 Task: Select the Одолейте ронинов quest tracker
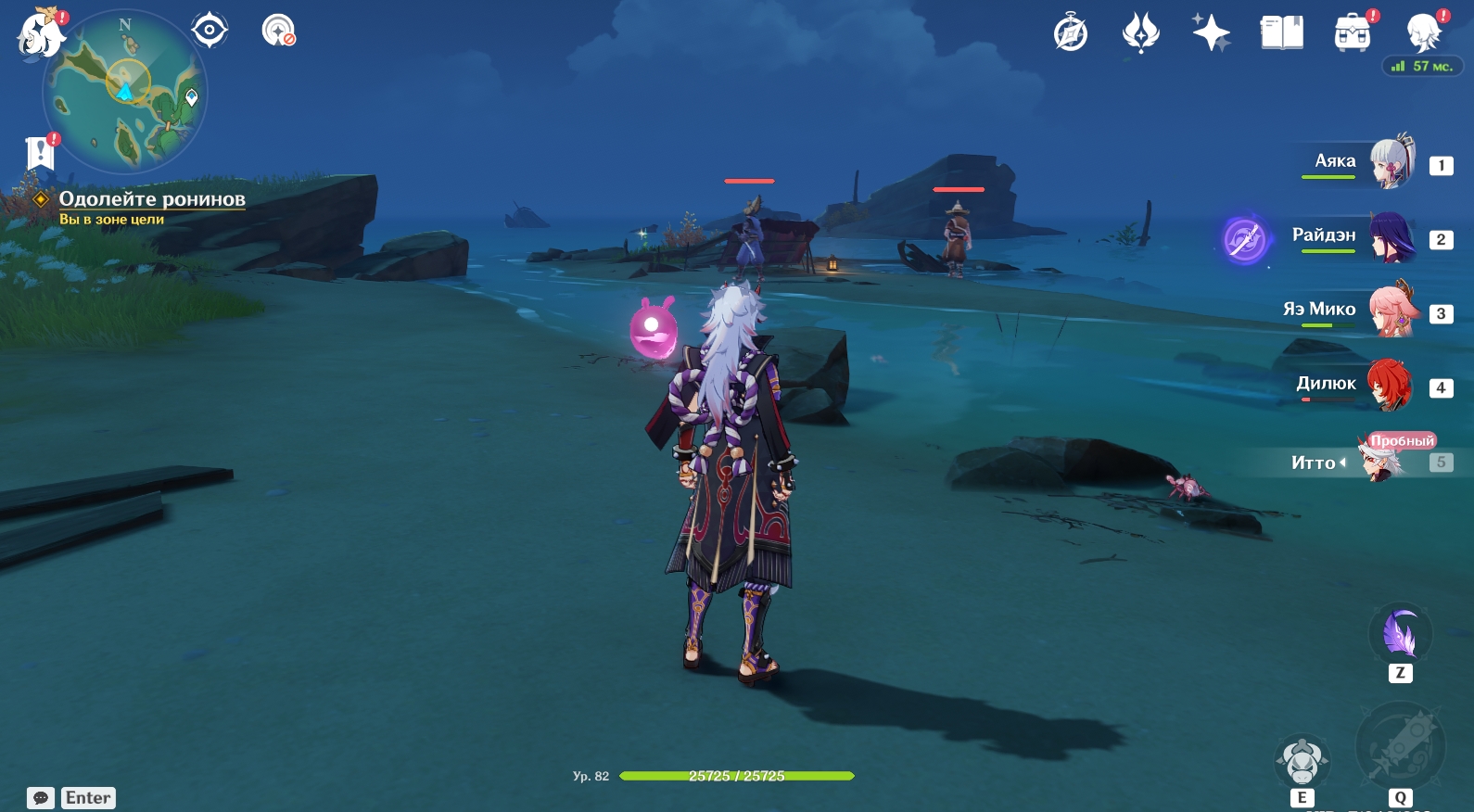[x=151, y=199]
